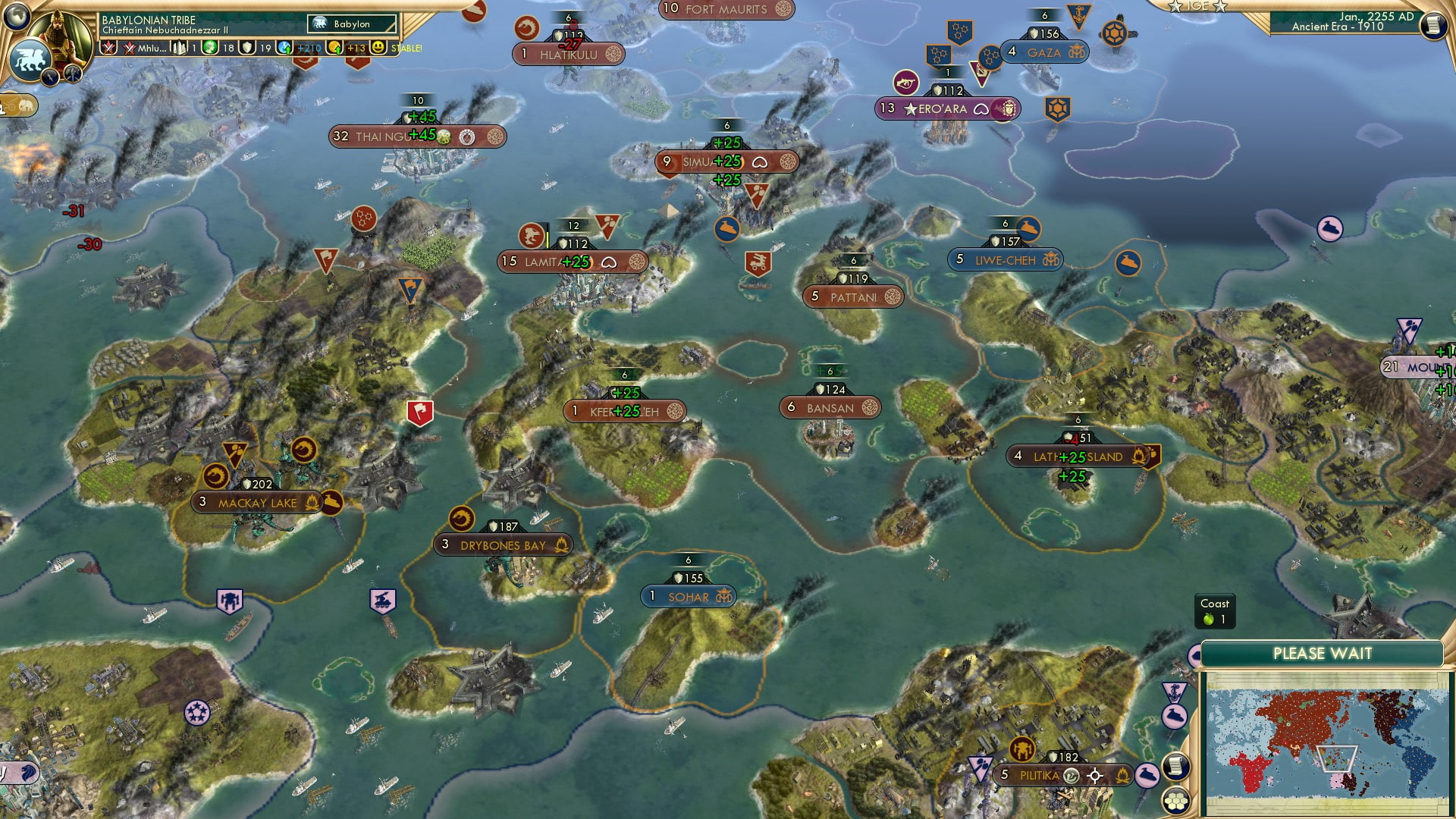Click the happiness smiley showing STABLE
This screenshot has width=1456, height=819.
(377, 47)
